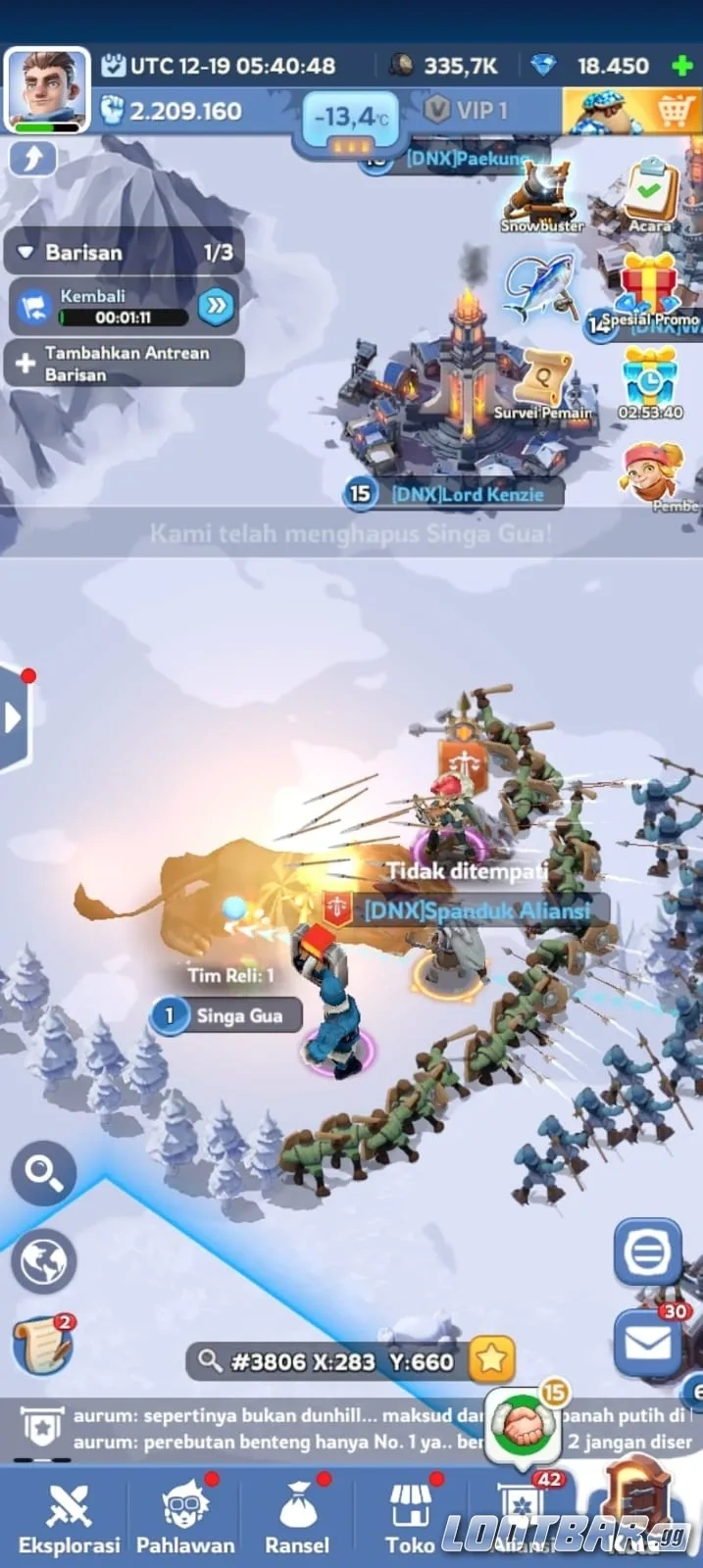This screenshot has height=1568, width=703.
Task: Expand the left side panel arrow
Action: [14, 718]
